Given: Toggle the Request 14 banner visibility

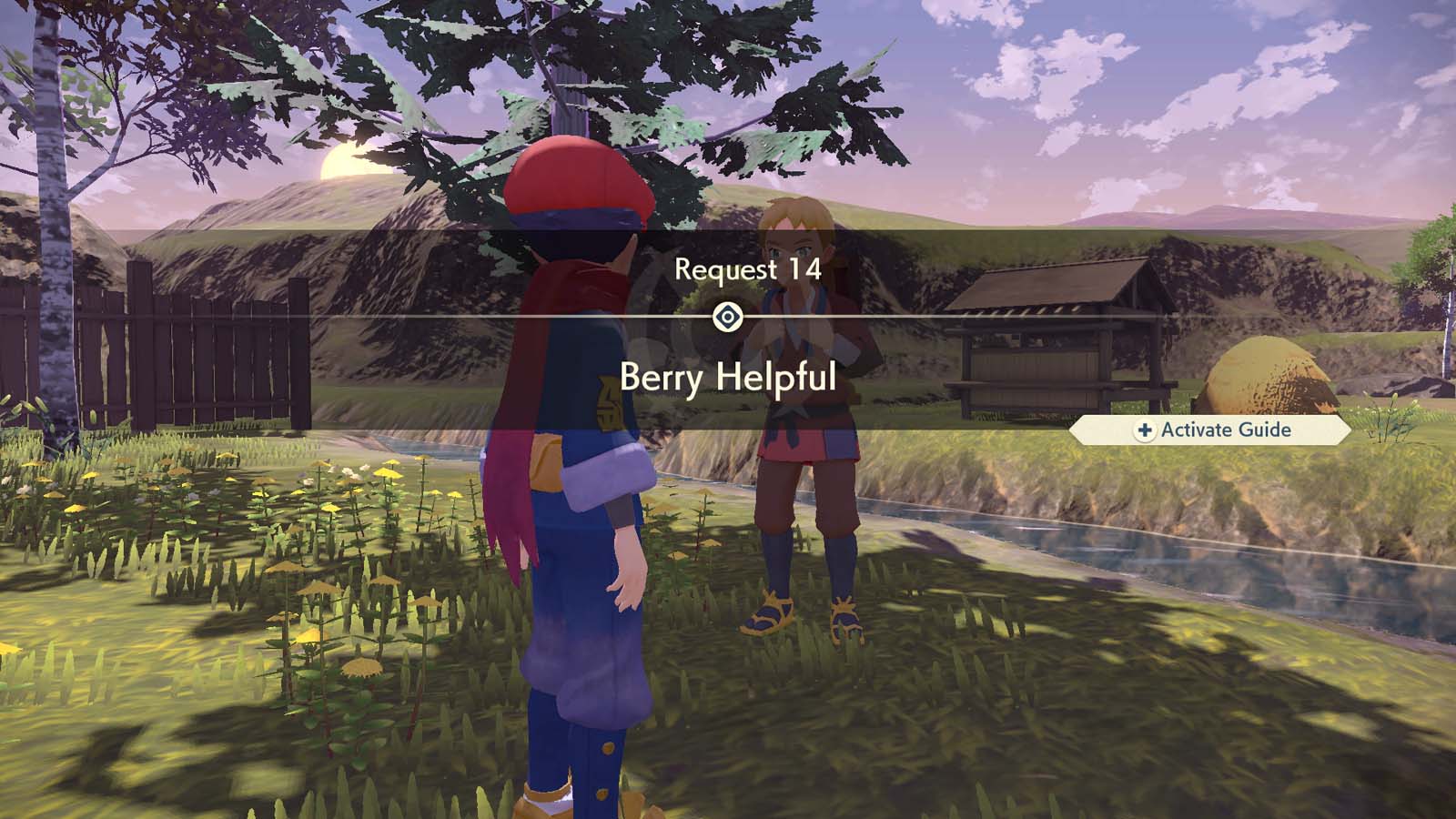Looking at the screenshot, I should (746, 268).
